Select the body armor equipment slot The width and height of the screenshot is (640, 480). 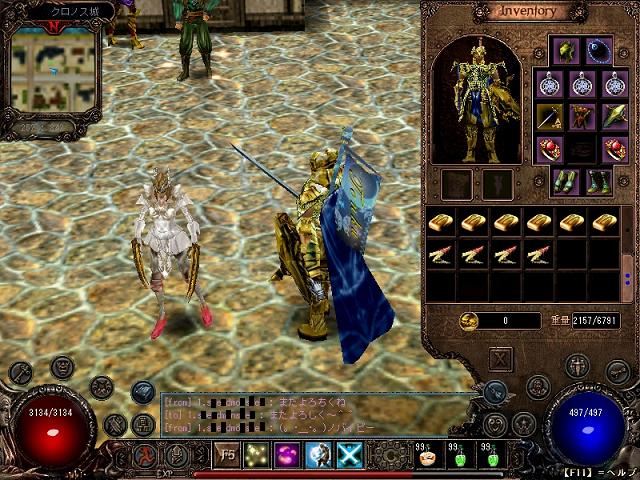[582, 117]
